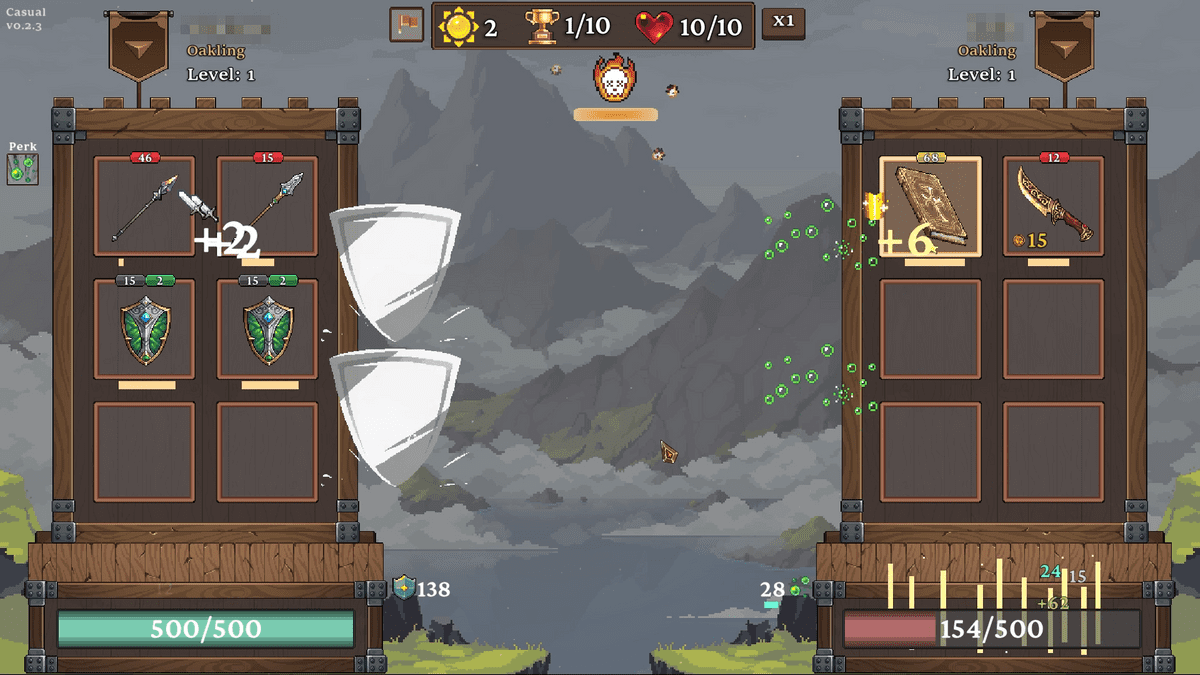
Task: Click the surrender flag button
Action: (407, 25)
